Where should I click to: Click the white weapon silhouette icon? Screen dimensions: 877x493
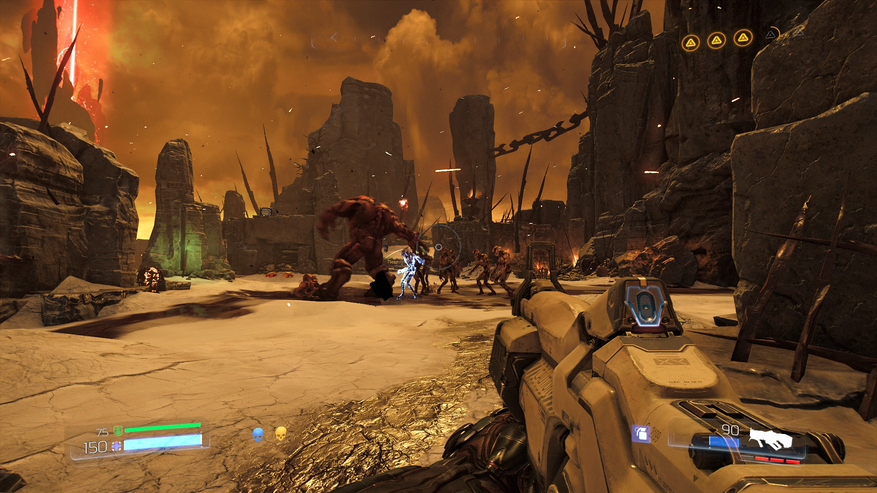pyautogui.click(x=771, y=438)
